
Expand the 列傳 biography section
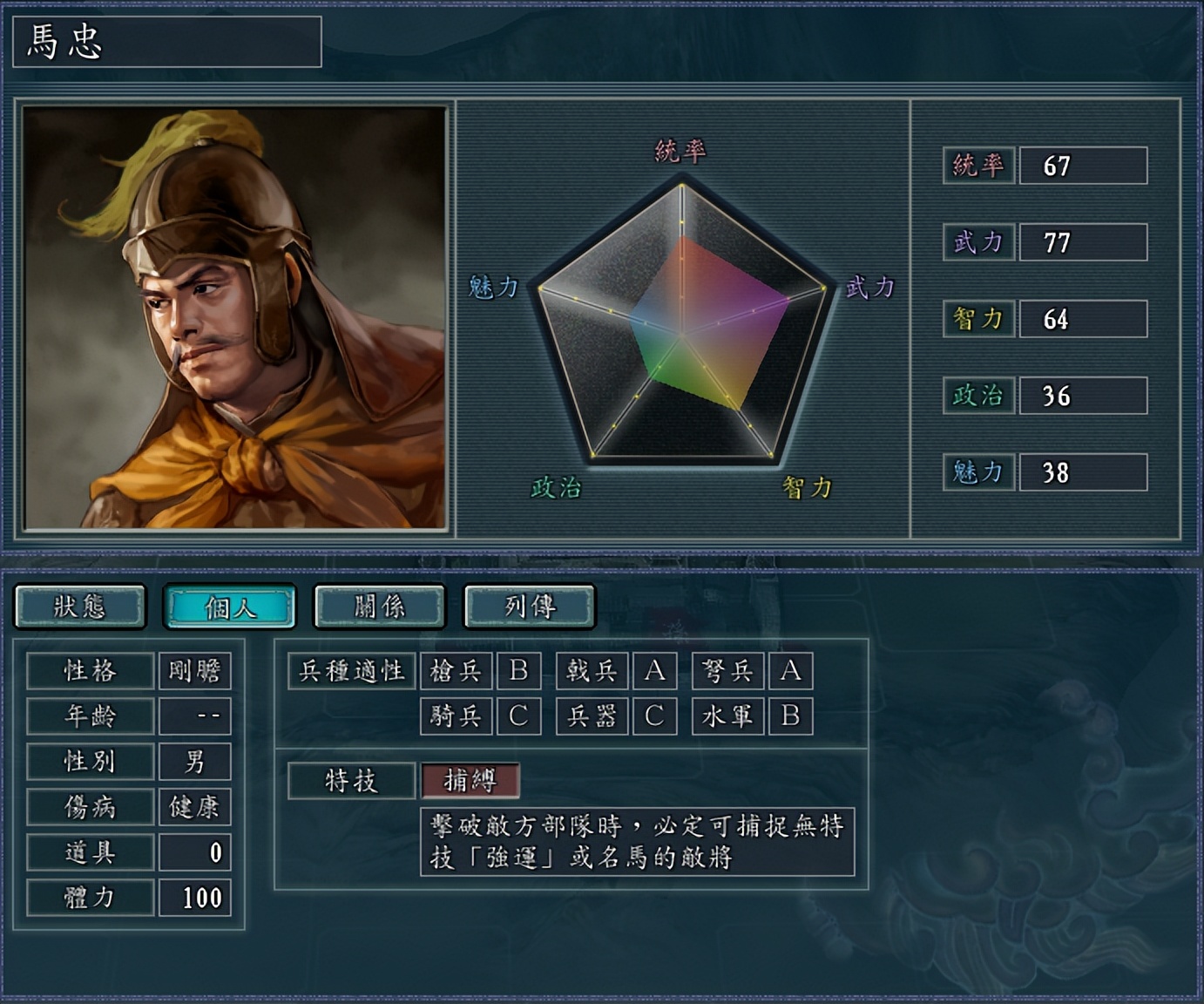click(527, 607)
